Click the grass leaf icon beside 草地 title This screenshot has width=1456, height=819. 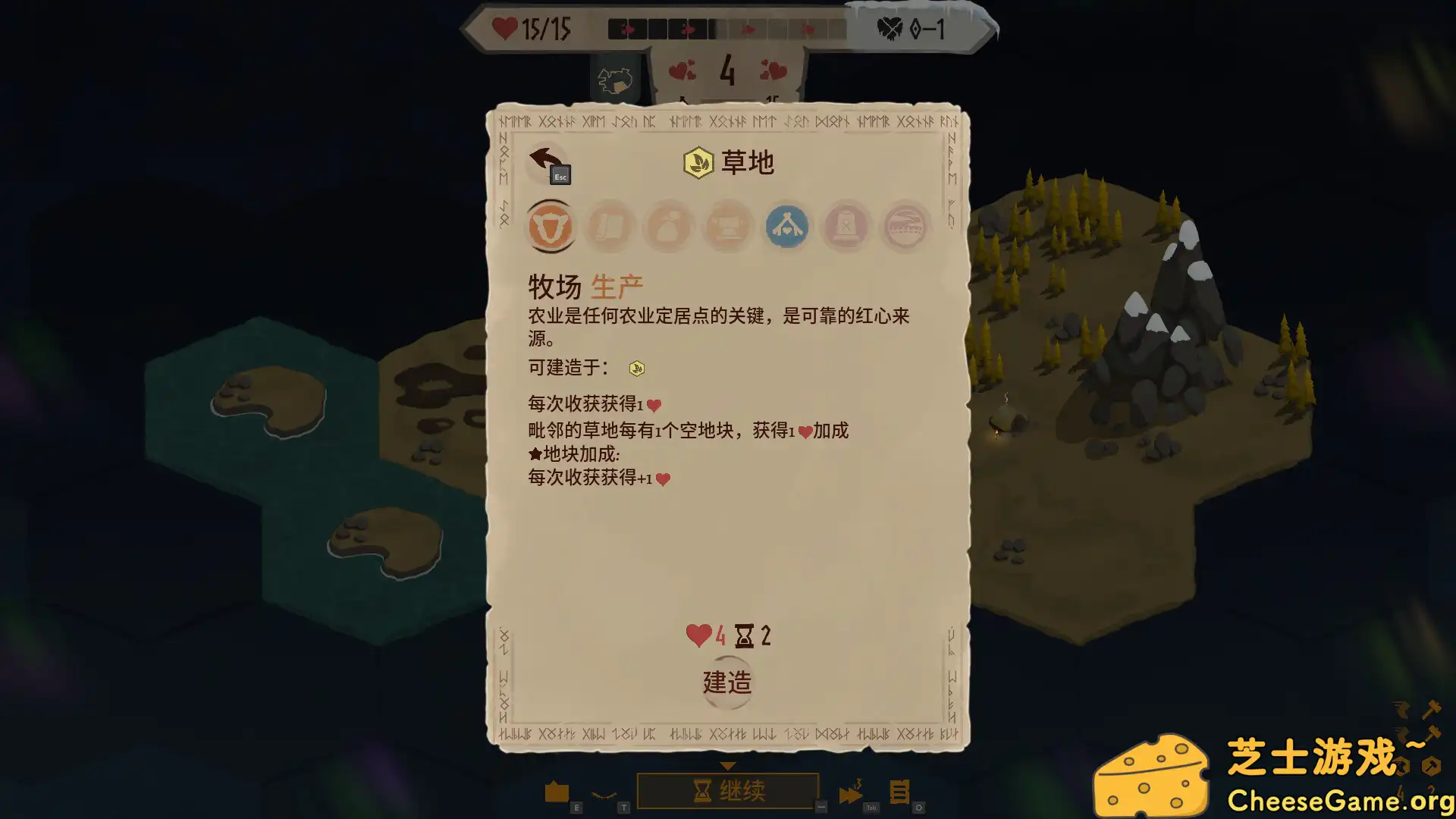tap(697, 162)
